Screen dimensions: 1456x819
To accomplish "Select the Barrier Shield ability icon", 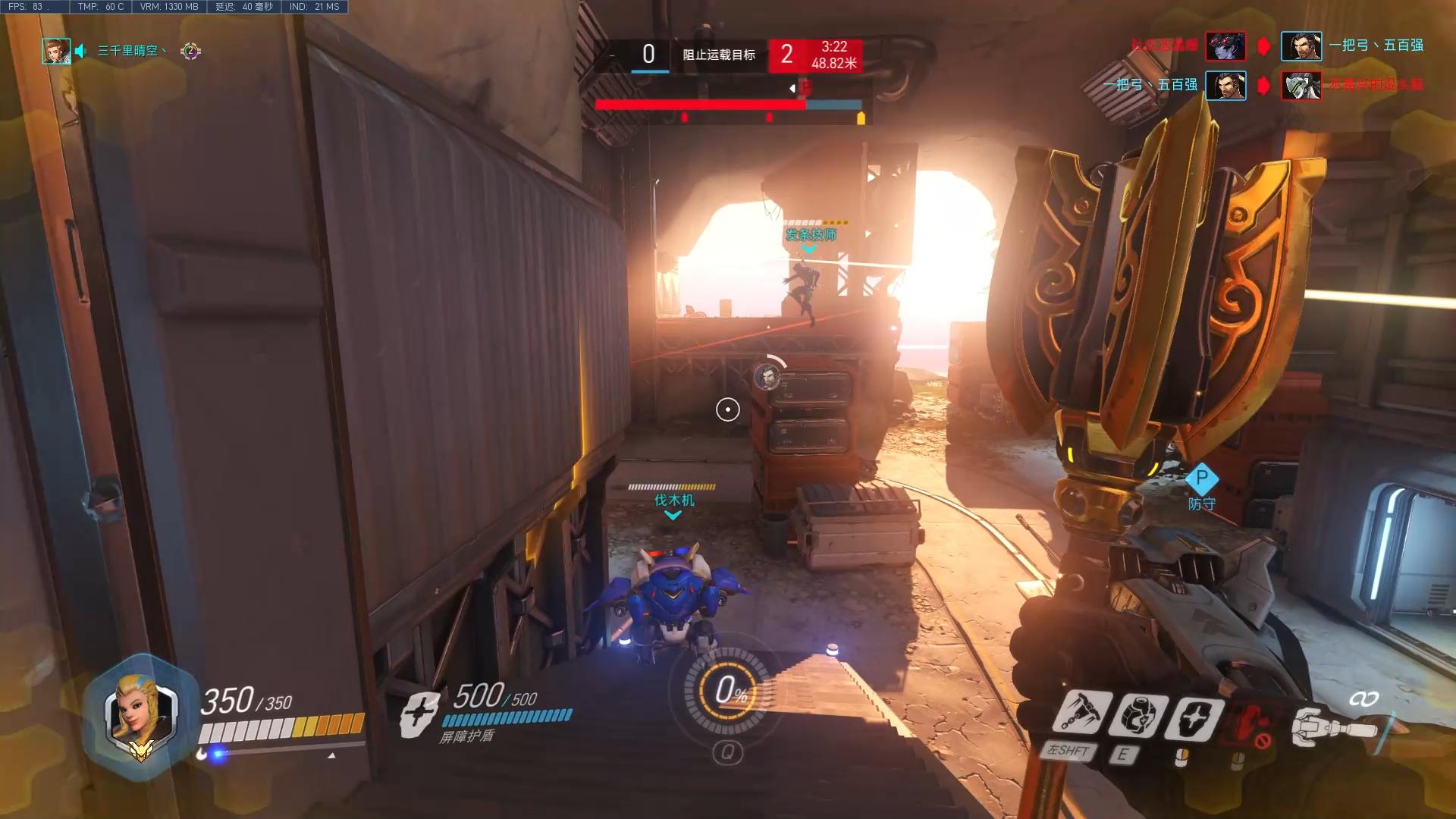I will click(x=1193, y=718).
